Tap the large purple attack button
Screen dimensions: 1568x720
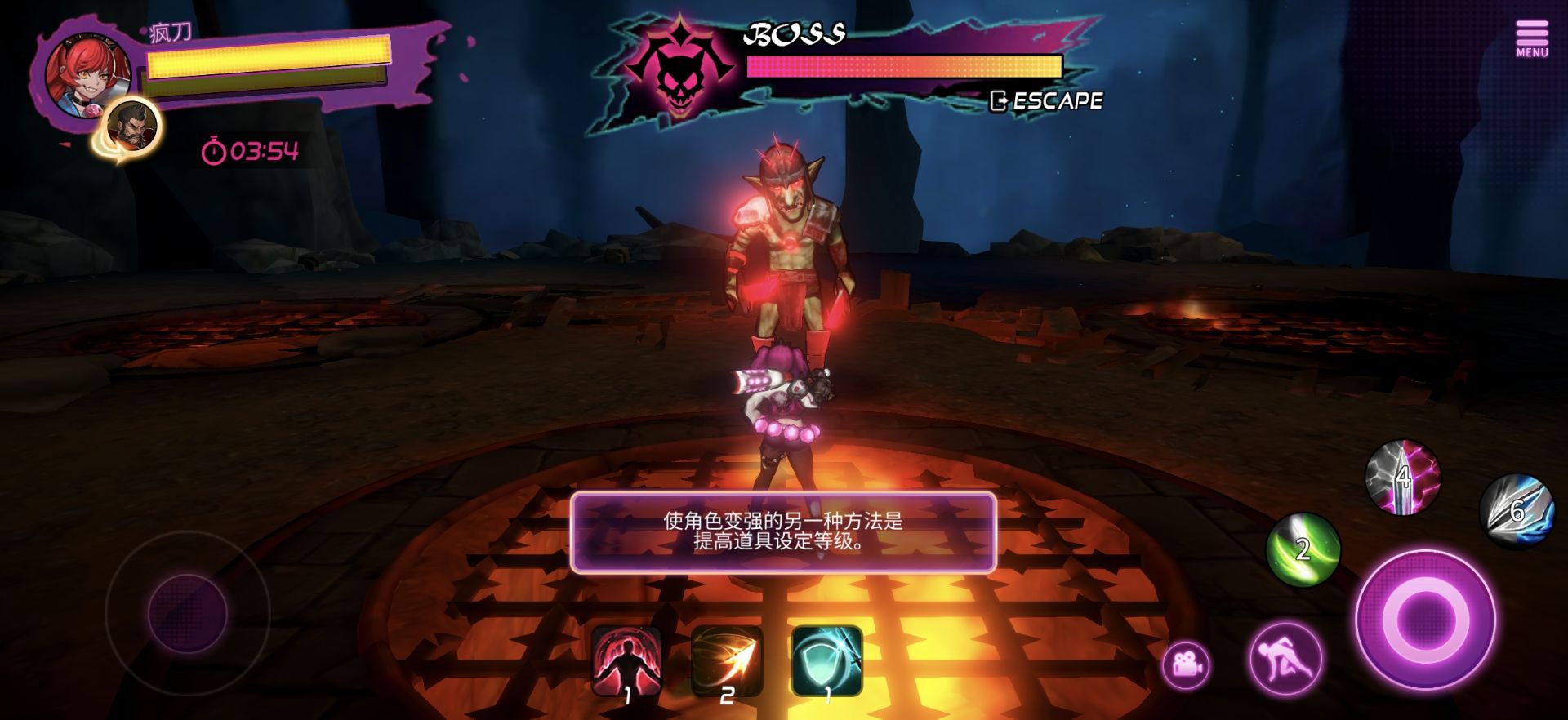(x=1425, y=620)
